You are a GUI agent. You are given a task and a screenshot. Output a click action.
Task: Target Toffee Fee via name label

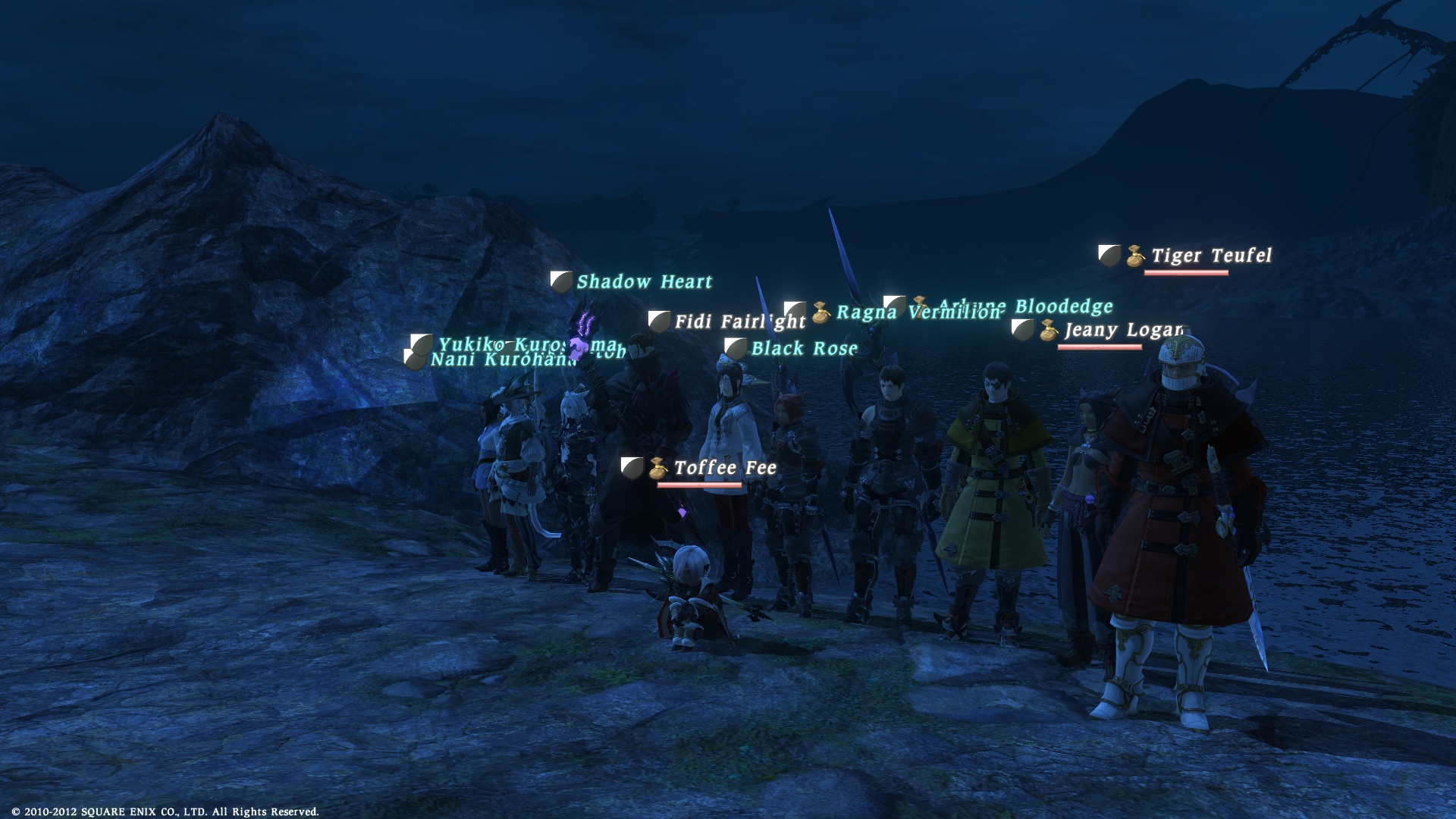pos(725,469)
